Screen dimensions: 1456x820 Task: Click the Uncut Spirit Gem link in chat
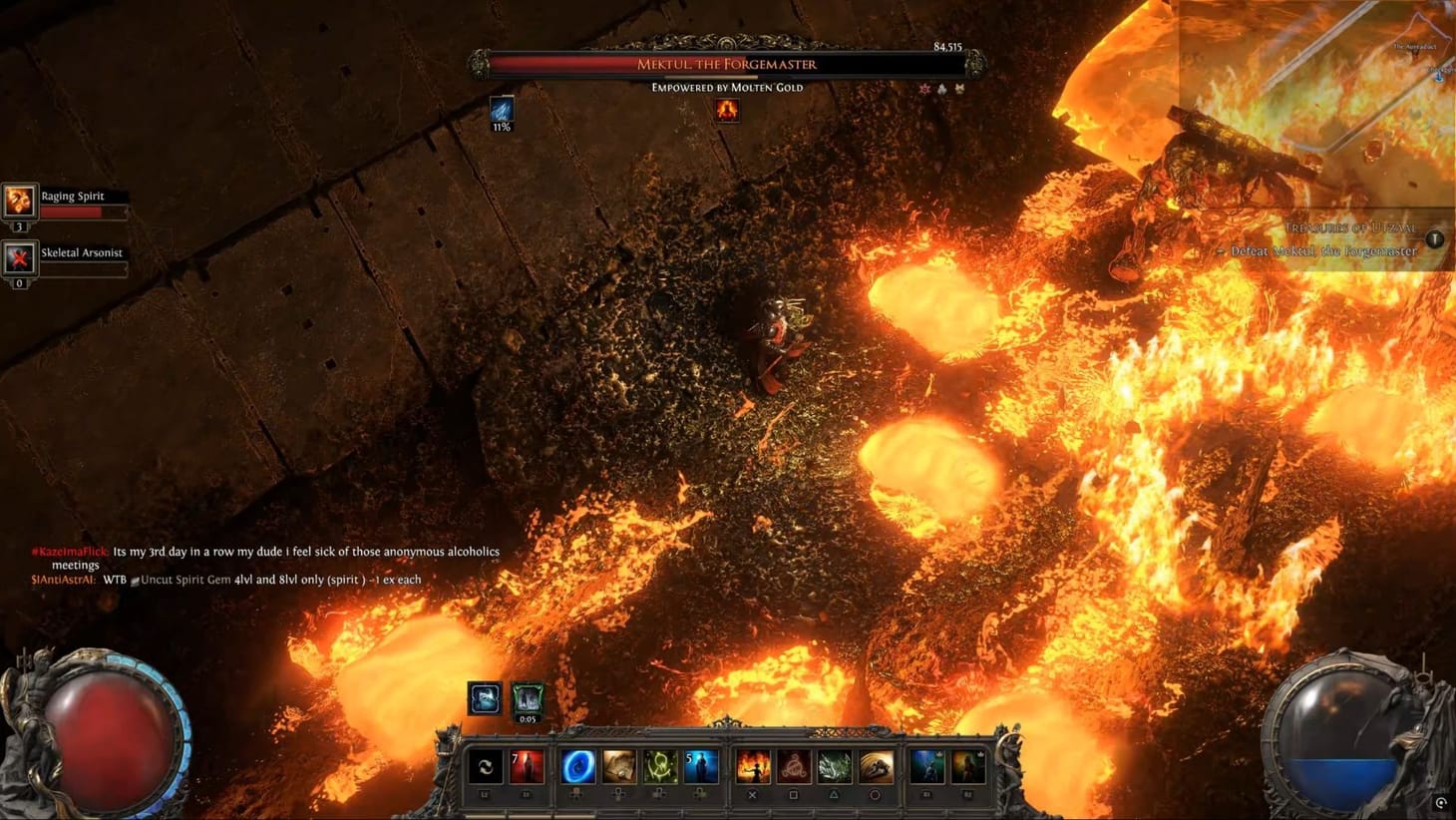pos(180,579)
